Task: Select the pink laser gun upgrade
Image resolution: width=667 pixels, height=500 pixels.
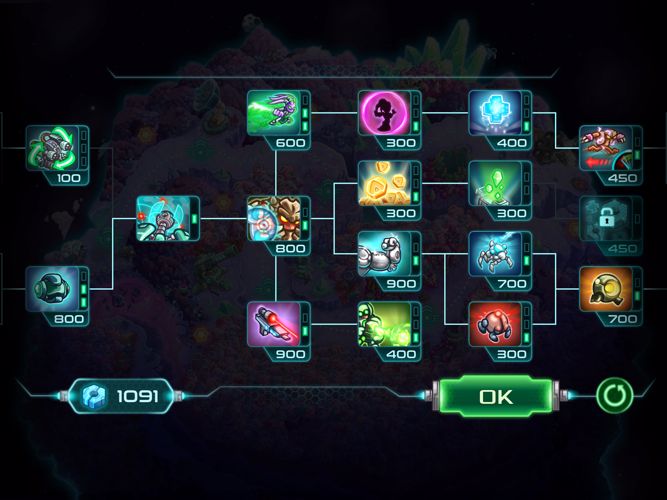Action: [273, 325]
